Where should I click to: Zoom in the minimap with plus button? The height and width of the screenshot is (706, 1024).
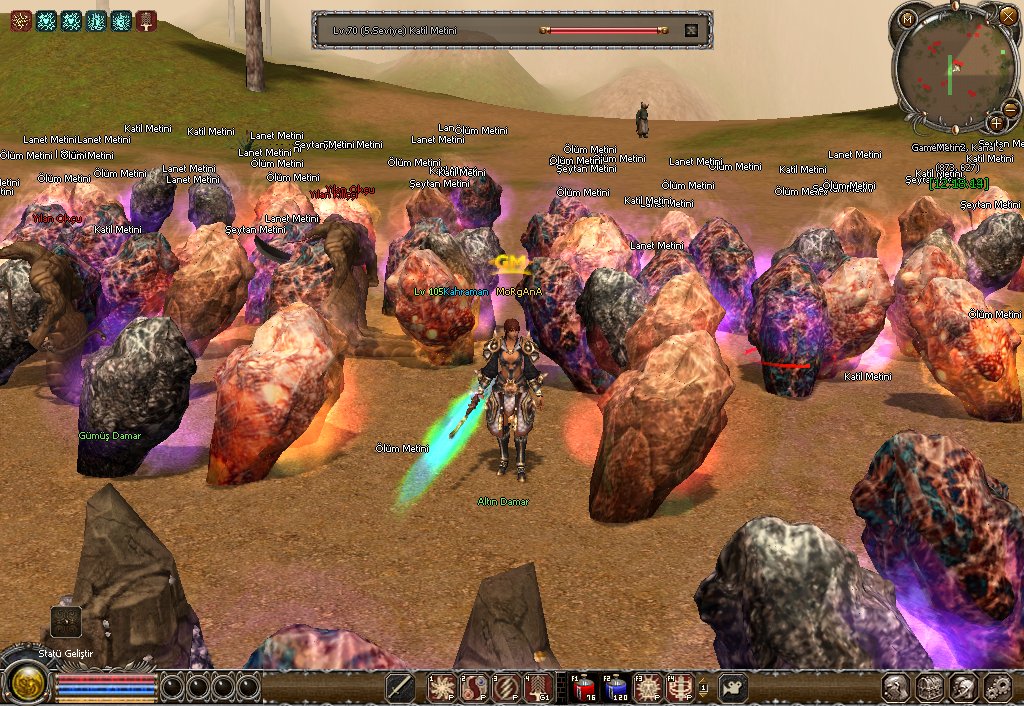tap(997, 122)
